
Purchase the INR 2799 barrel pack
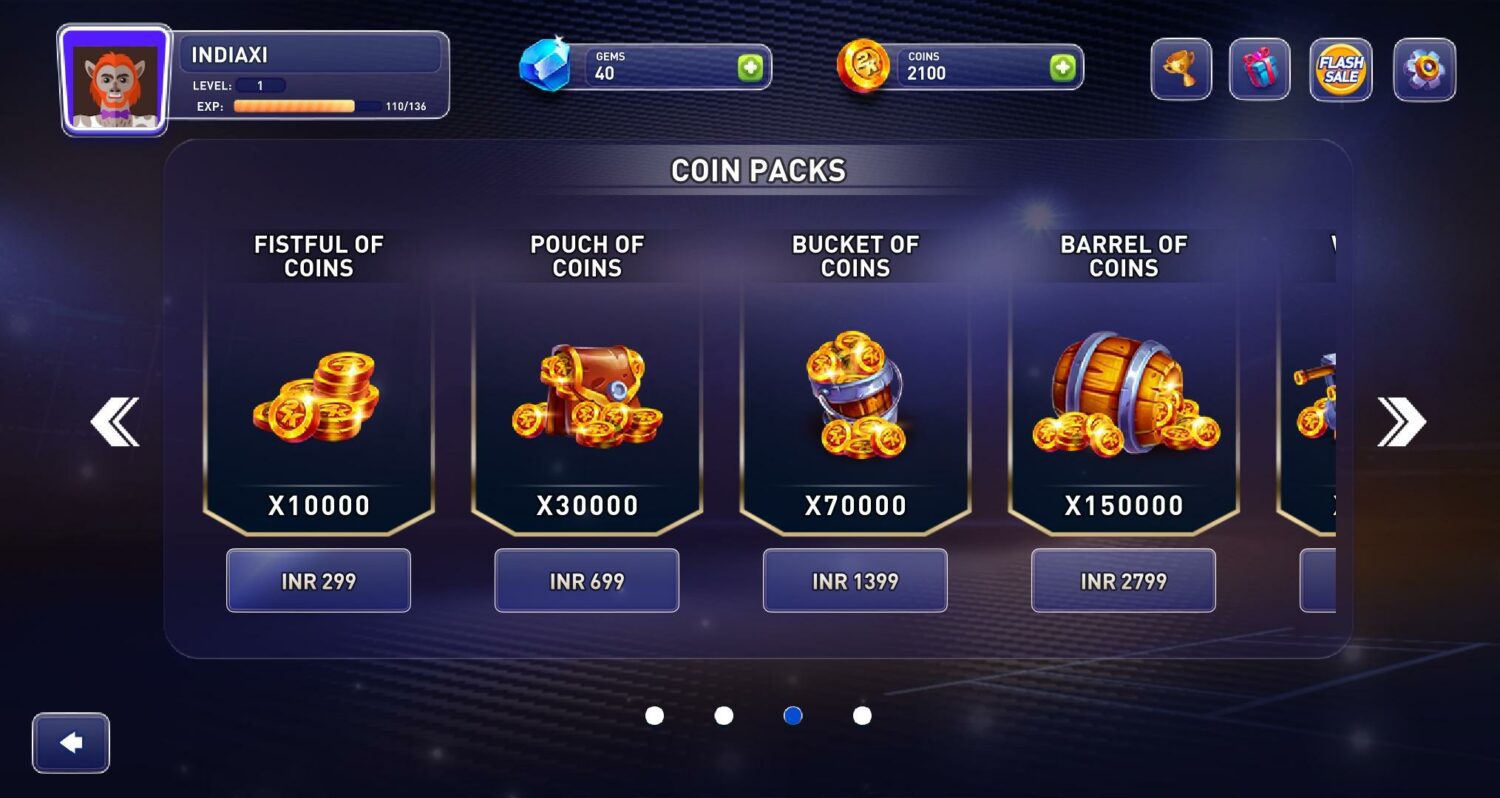click(x=1123, y=581)
